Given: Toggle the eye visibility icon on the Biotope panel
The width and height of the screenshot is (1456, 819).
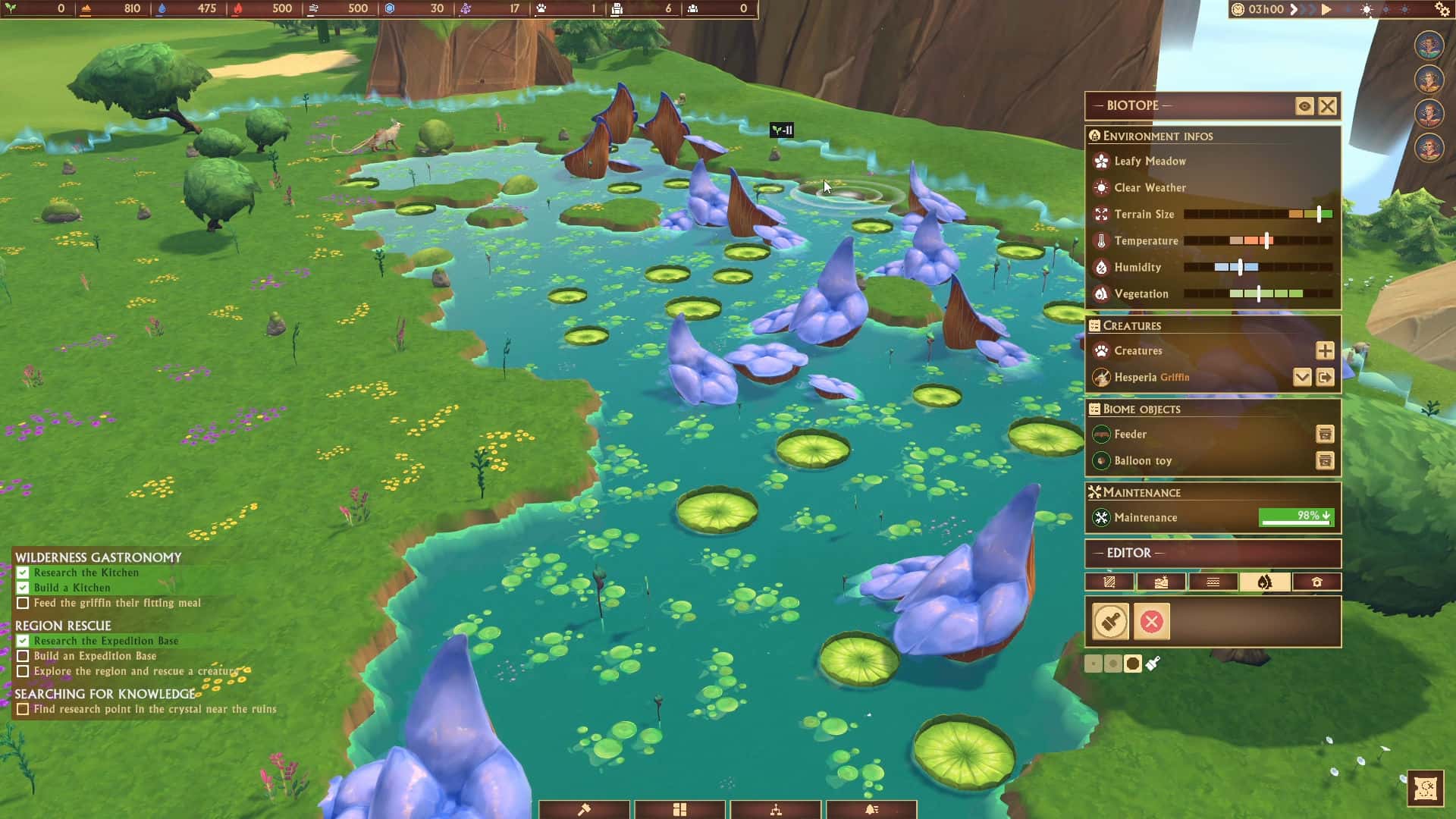Looking at the screenshot, I should [x=1304, y=106].
